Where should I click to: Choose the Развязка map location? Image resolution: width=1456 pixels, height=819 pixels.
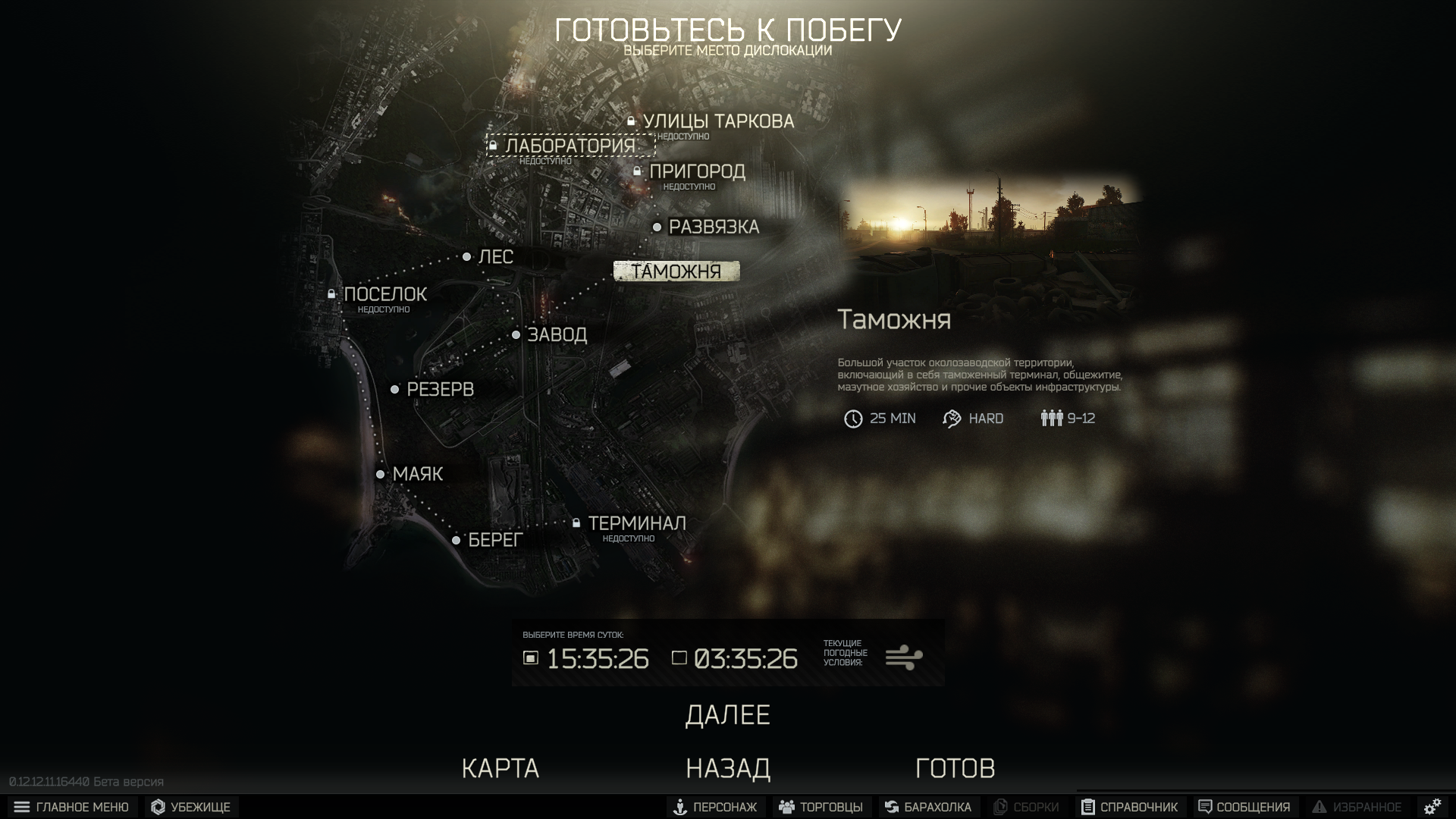pos(713,227)
